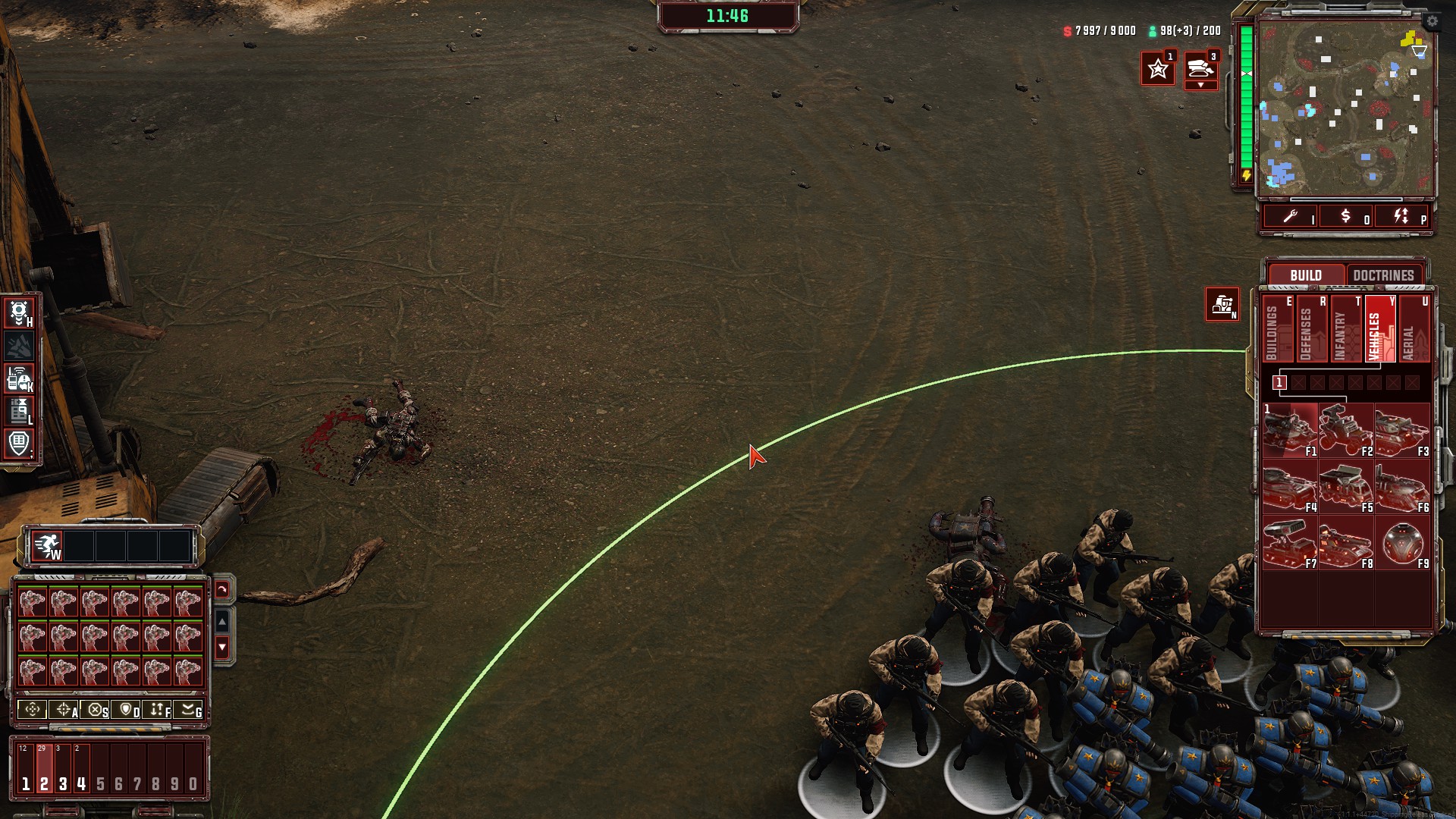Screen dimensions: 1456x819
Task: Open the star promotion button
Action: pos(1158,69)
